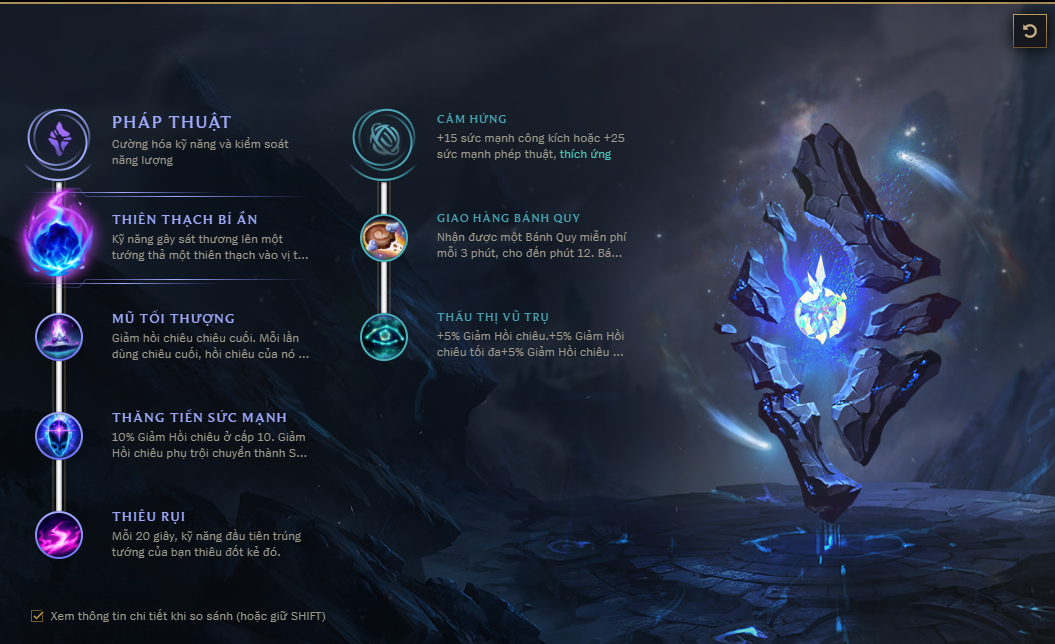This screenshot has height=644, width=1055.
Task: Choose the Giao Hàng Bánh Quy rune
Action: (383, 237)
